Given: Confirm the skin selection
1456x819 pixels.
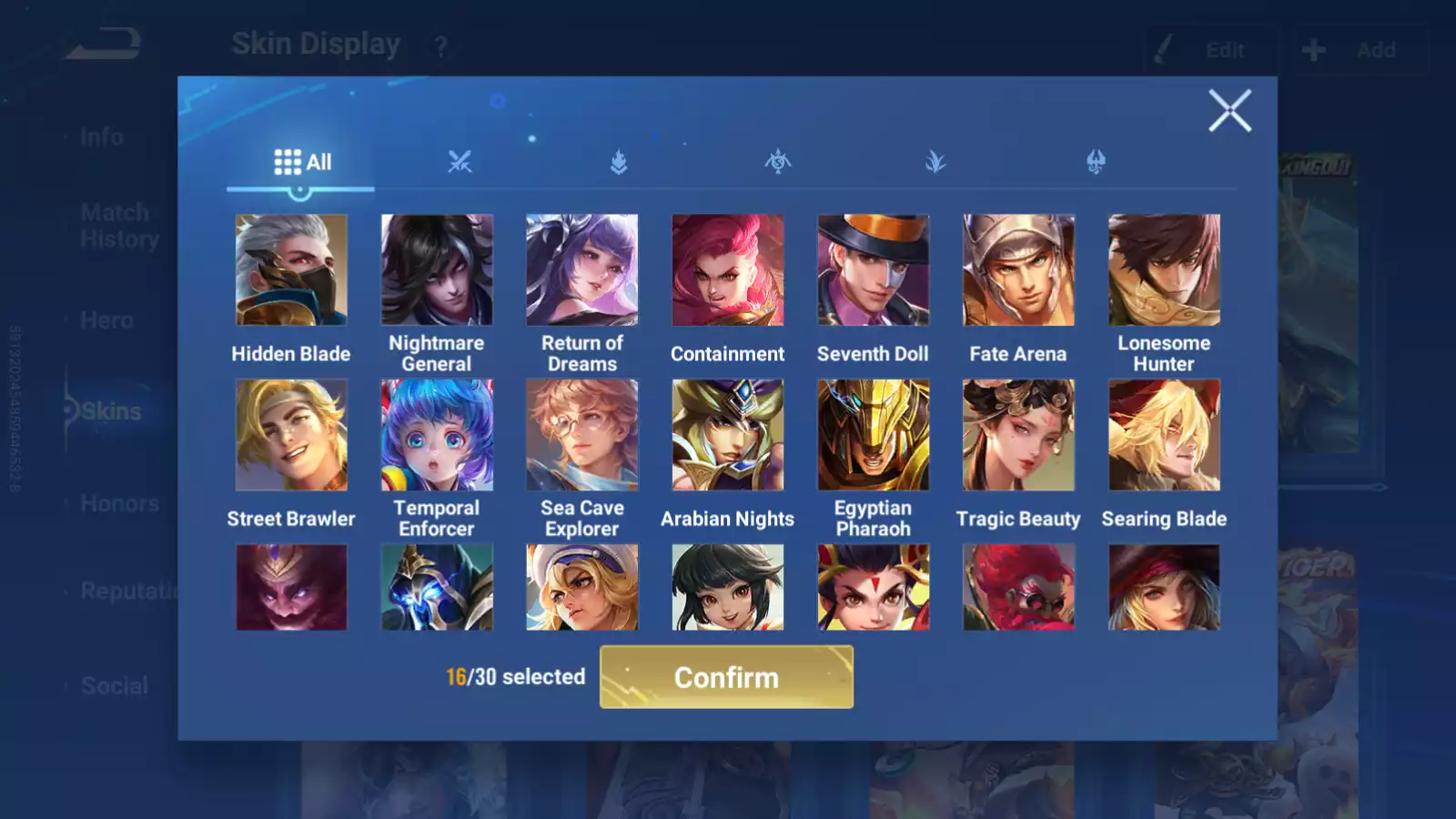Looking at the screenshot, I should [726, 677].
